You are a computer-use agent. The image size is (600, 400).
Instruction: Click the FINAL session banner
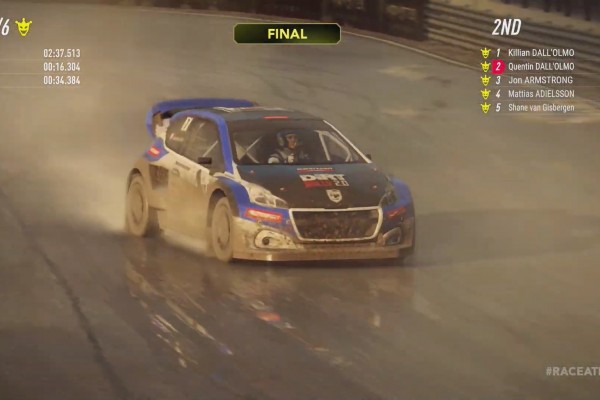(287, 34)
